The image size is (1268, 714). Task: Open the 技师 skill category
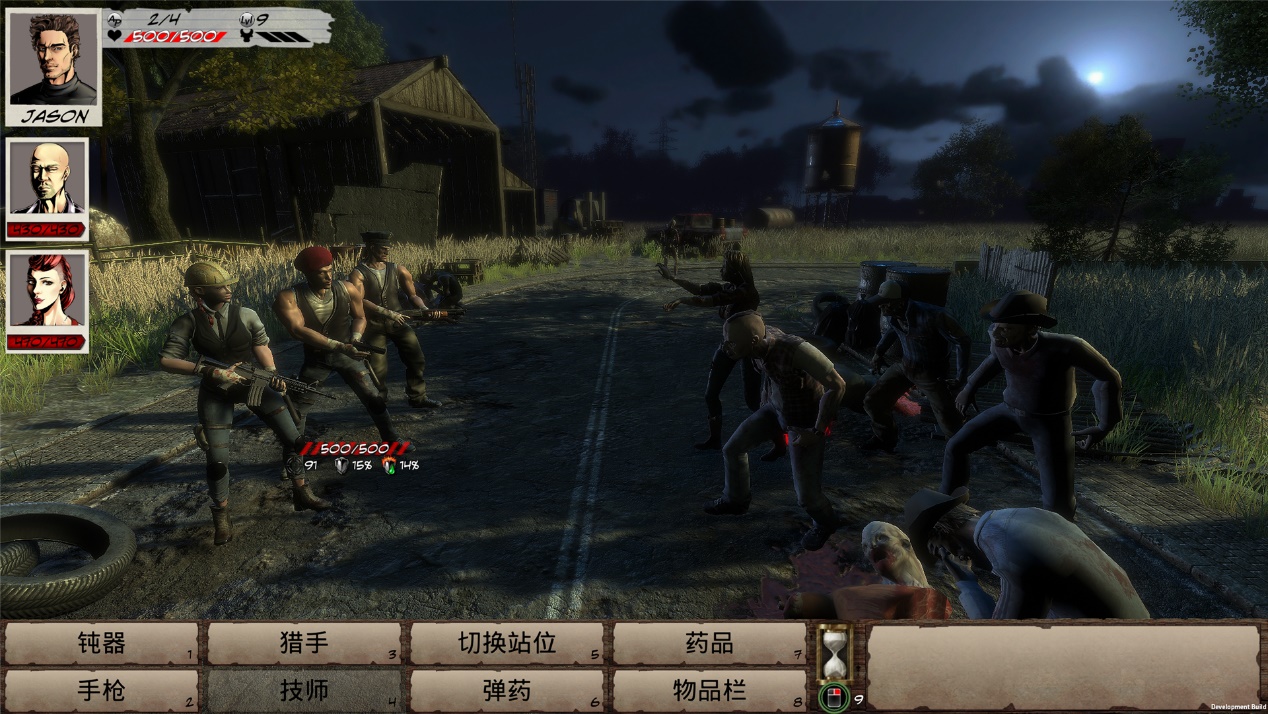pos(304,690)
